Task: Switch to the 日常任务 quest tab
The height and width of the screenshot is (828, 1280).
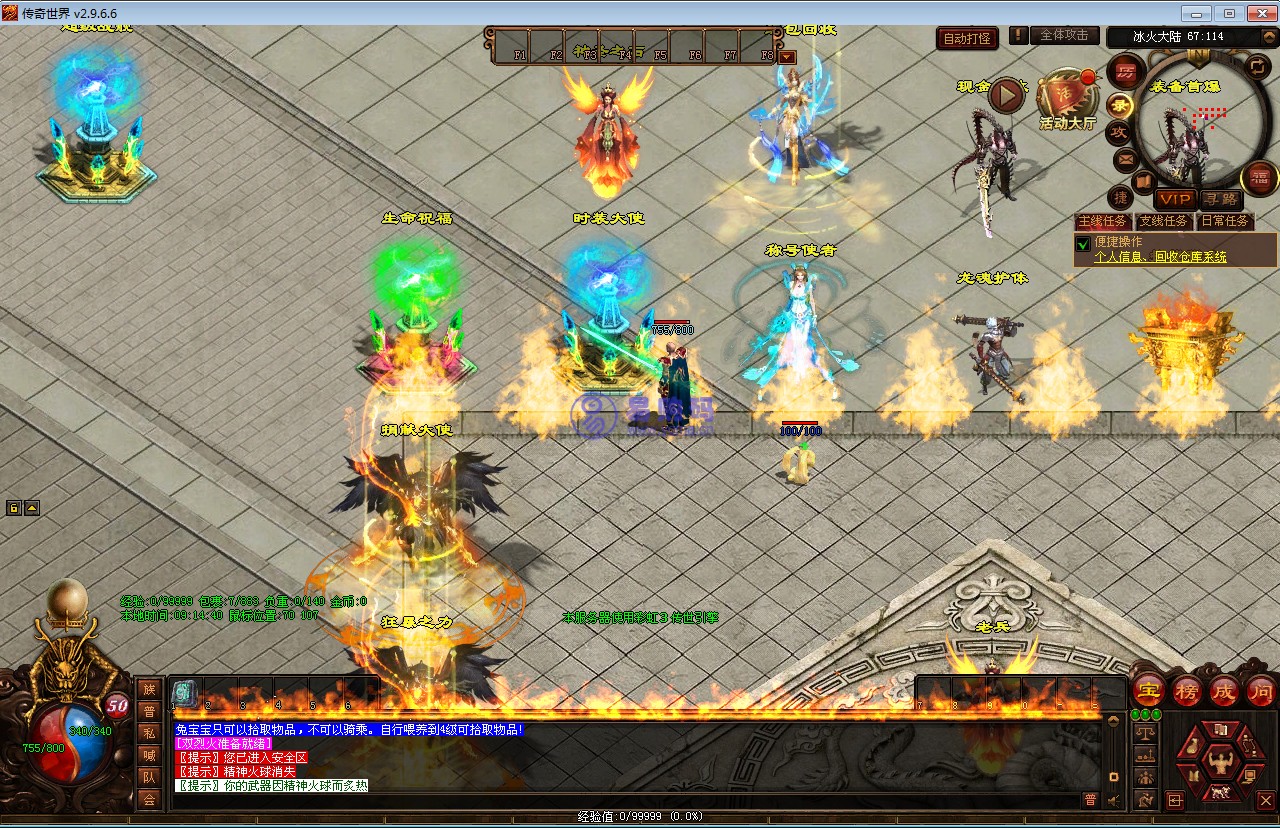Action: pyautogui.click(x=1224, y=221)
